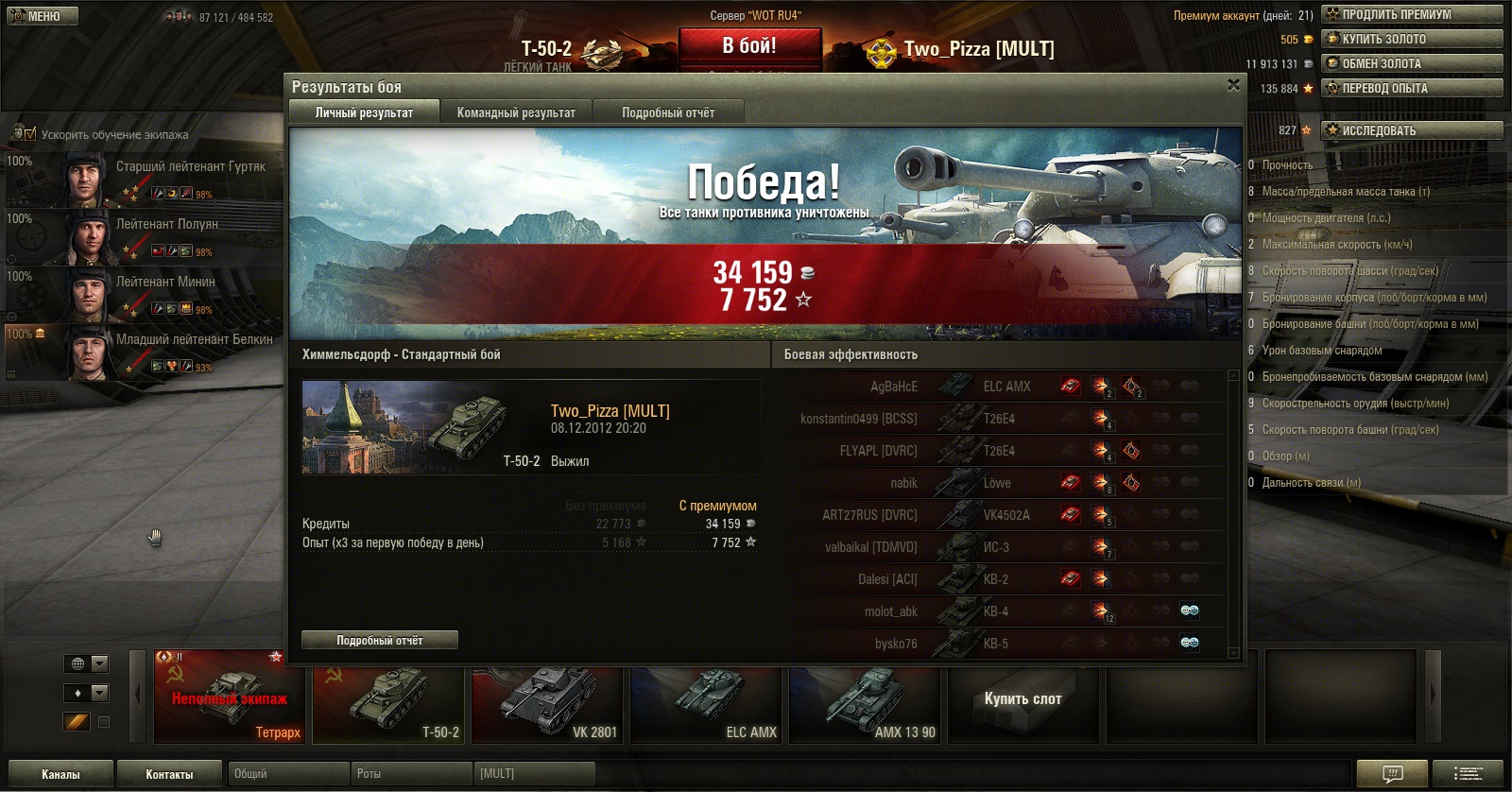Open the МЕНЮ button
The height and width of the screenshot is (792, 1512).
tap(43, 16)
